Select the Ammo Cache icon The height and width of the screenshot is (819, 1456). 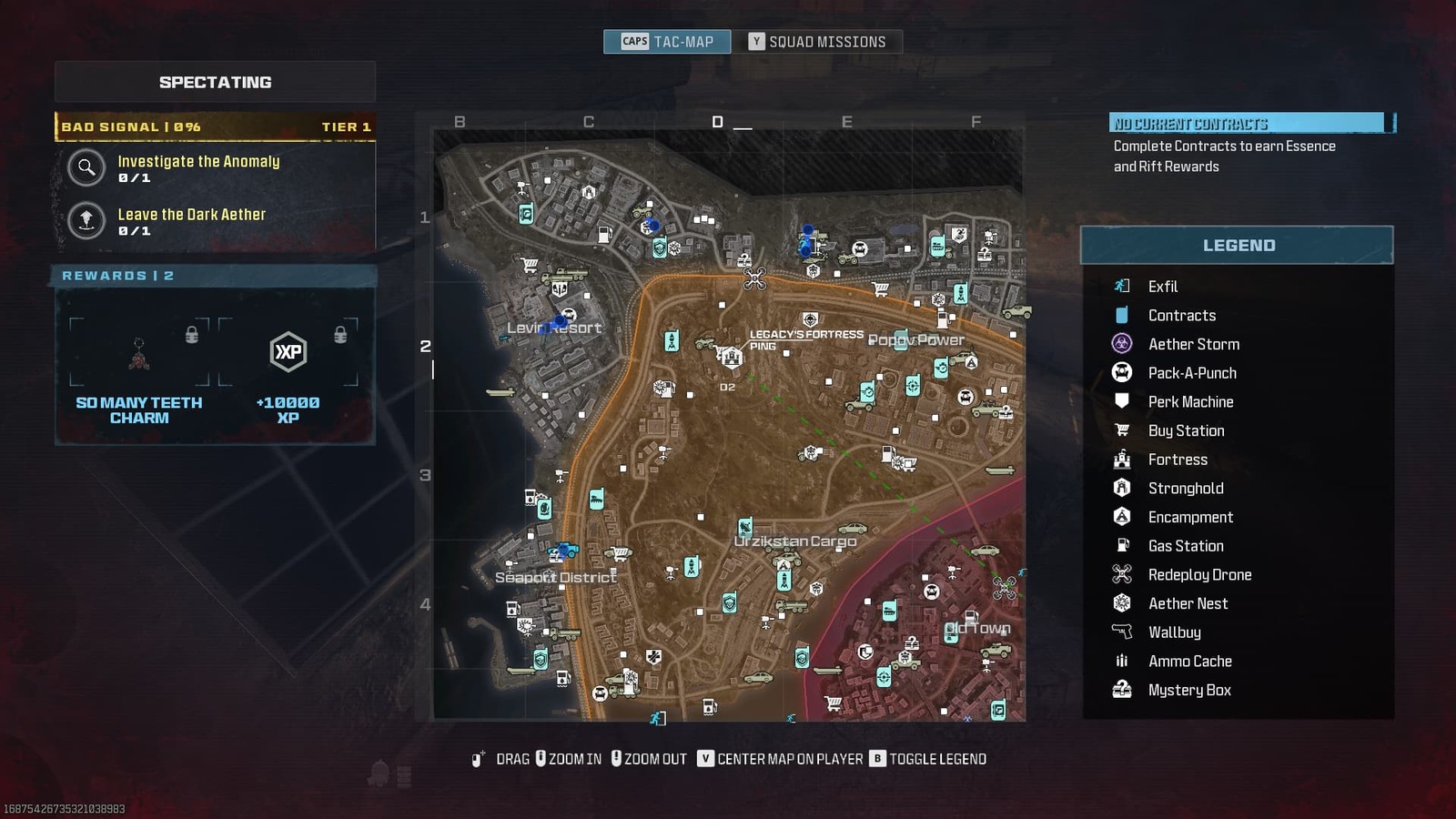pos(1122,662)
